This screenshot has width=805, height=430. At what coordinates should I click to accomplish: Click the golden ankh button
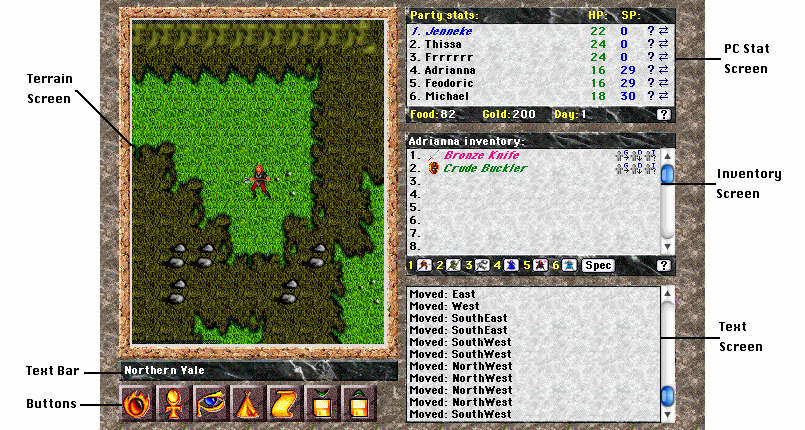pos(173,405)
